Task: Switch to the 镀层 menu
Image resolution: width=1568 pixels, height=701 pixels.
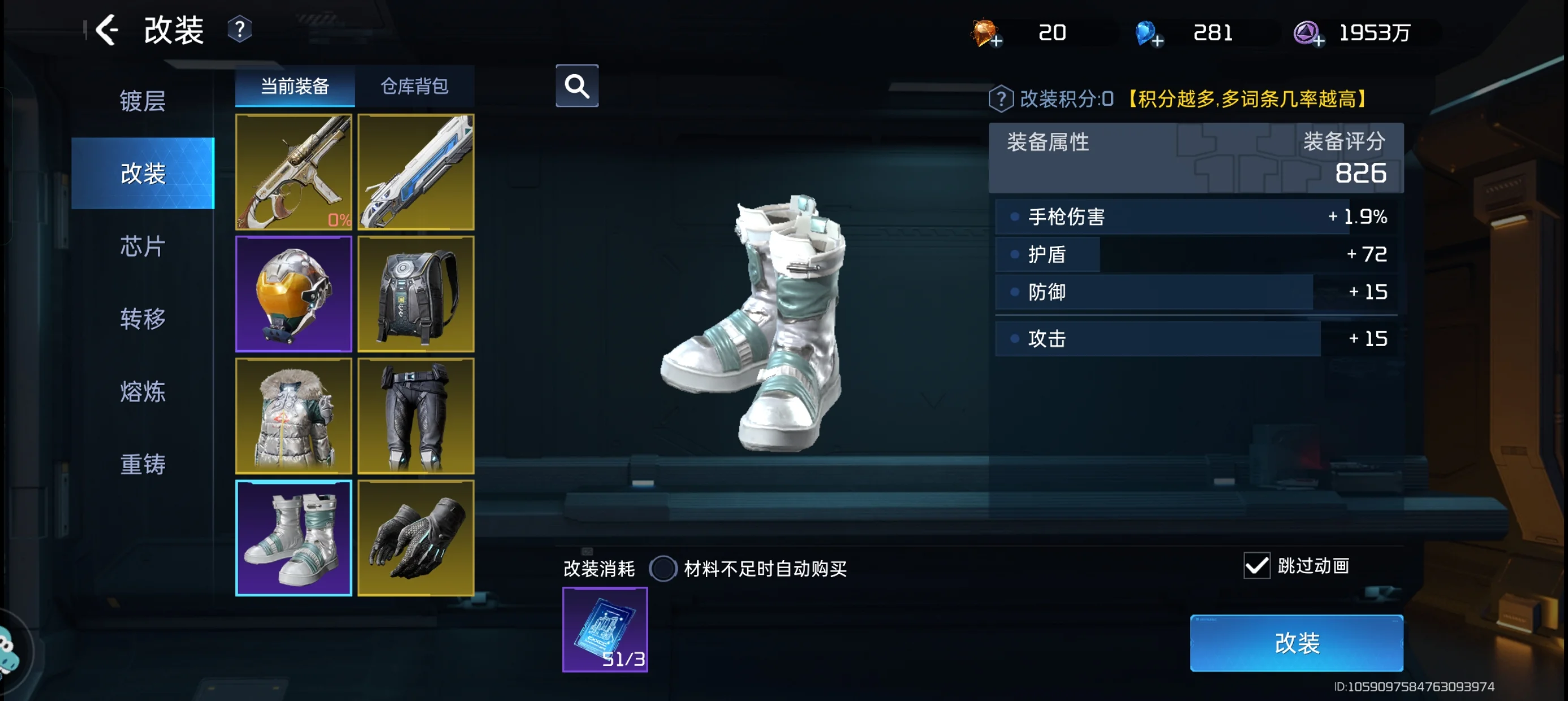Action: coord(143,101)
